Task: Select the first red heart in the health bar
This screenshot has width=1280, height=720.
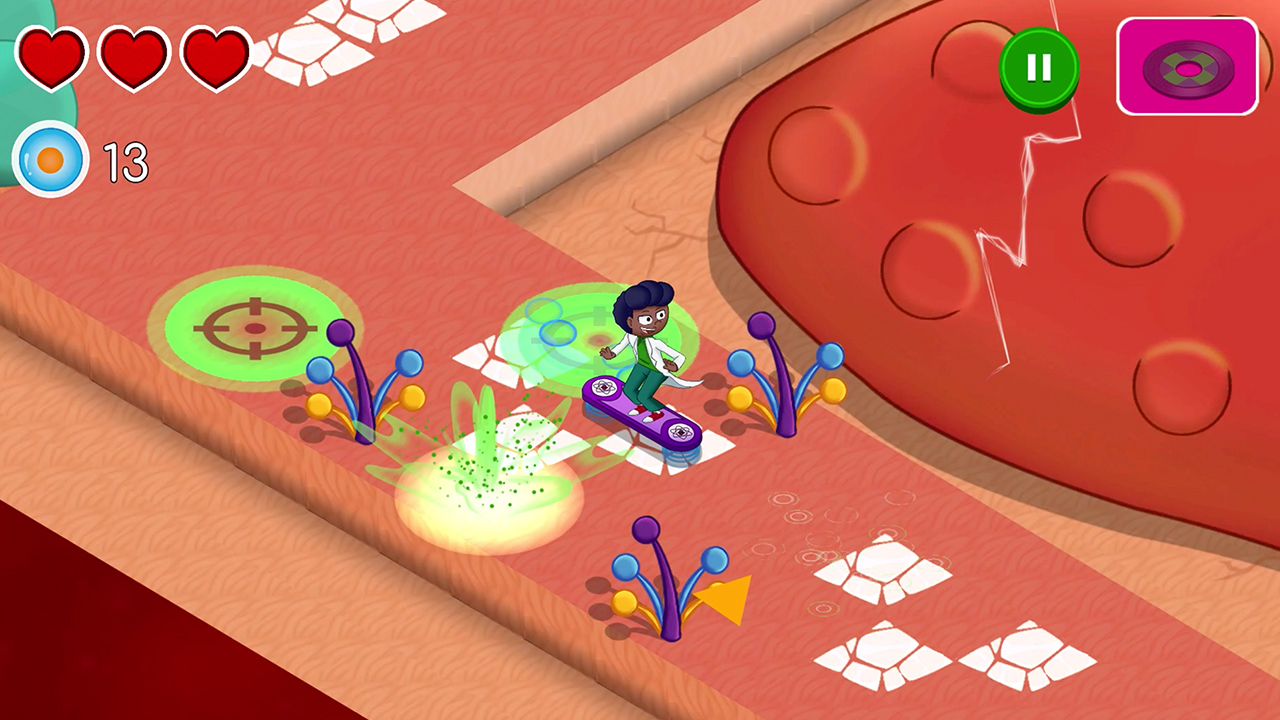Action: [52, 57]
